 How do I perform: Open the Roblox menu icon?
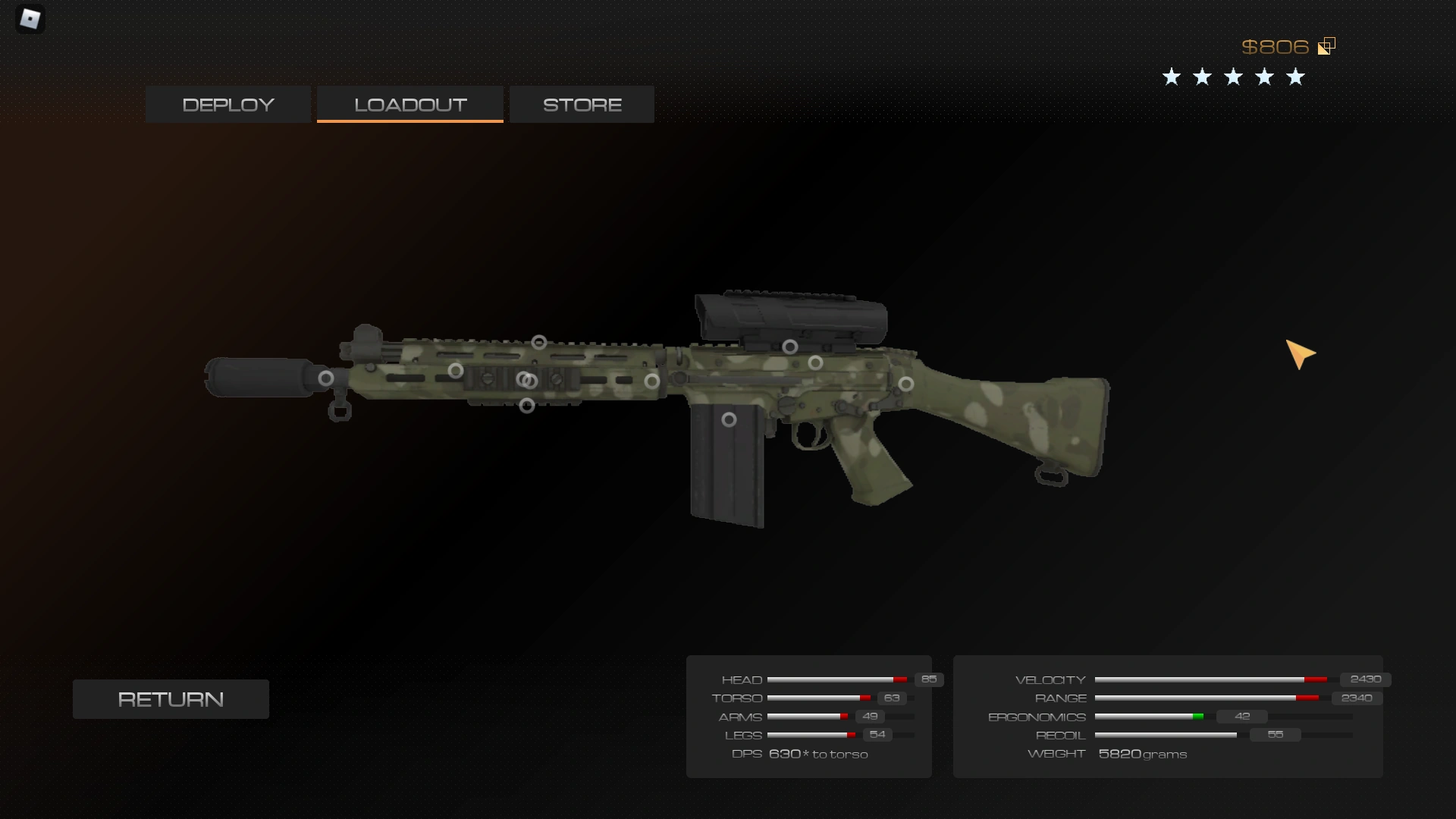[30, 19]
